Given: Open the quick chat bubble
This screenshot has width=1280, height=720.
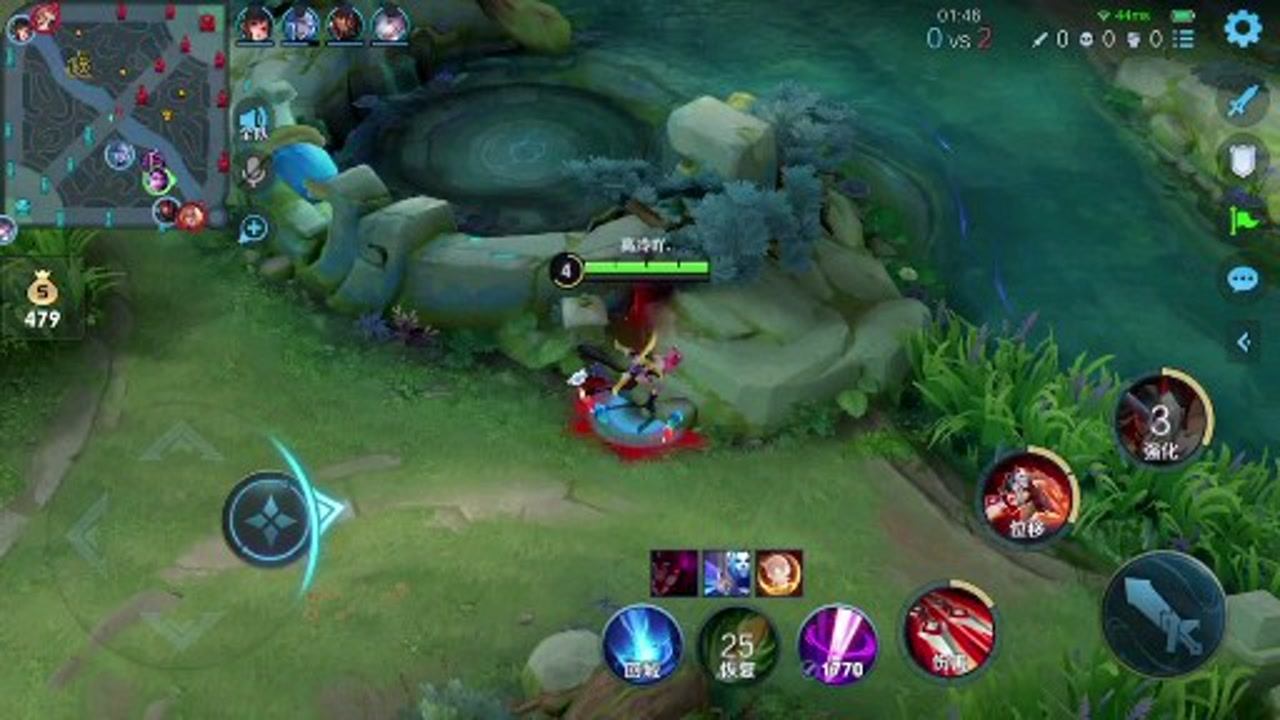Looking at the screenshot, I should click(1243, 279).
